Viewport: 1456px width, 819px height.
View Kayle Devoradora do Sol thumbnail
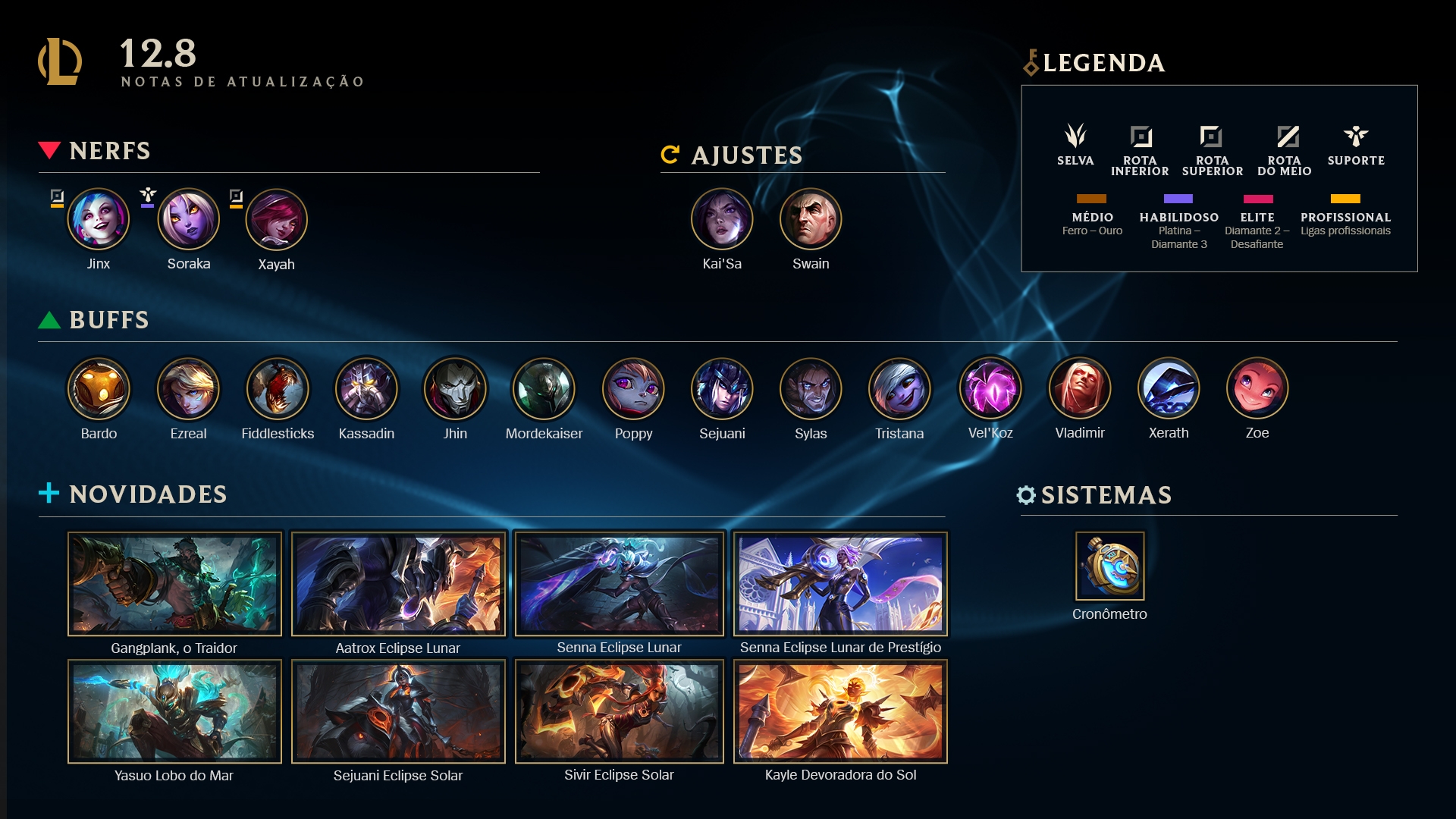(840, 711)
